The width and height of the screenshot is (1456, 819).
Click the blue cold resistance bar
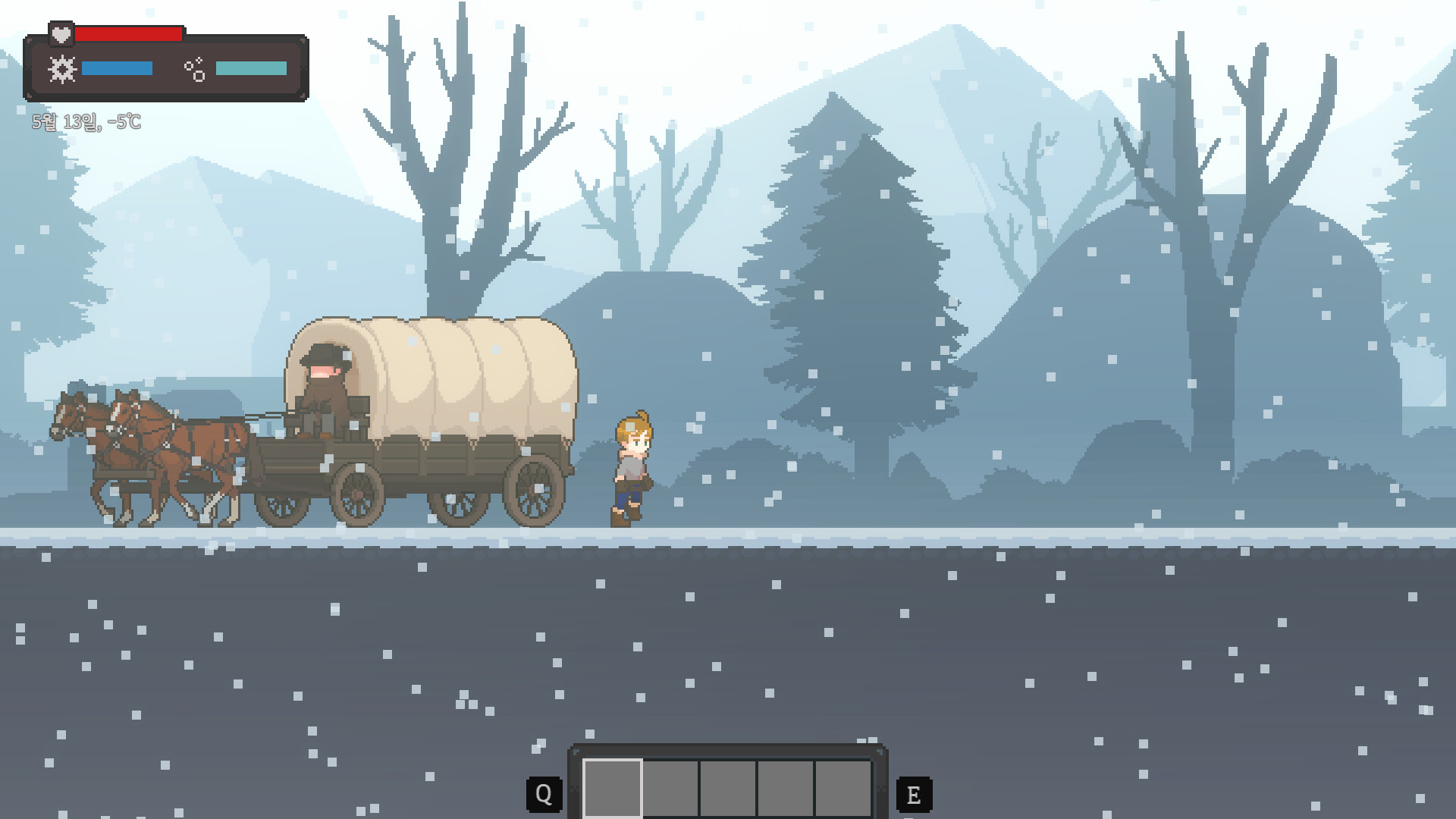[116, 69]
